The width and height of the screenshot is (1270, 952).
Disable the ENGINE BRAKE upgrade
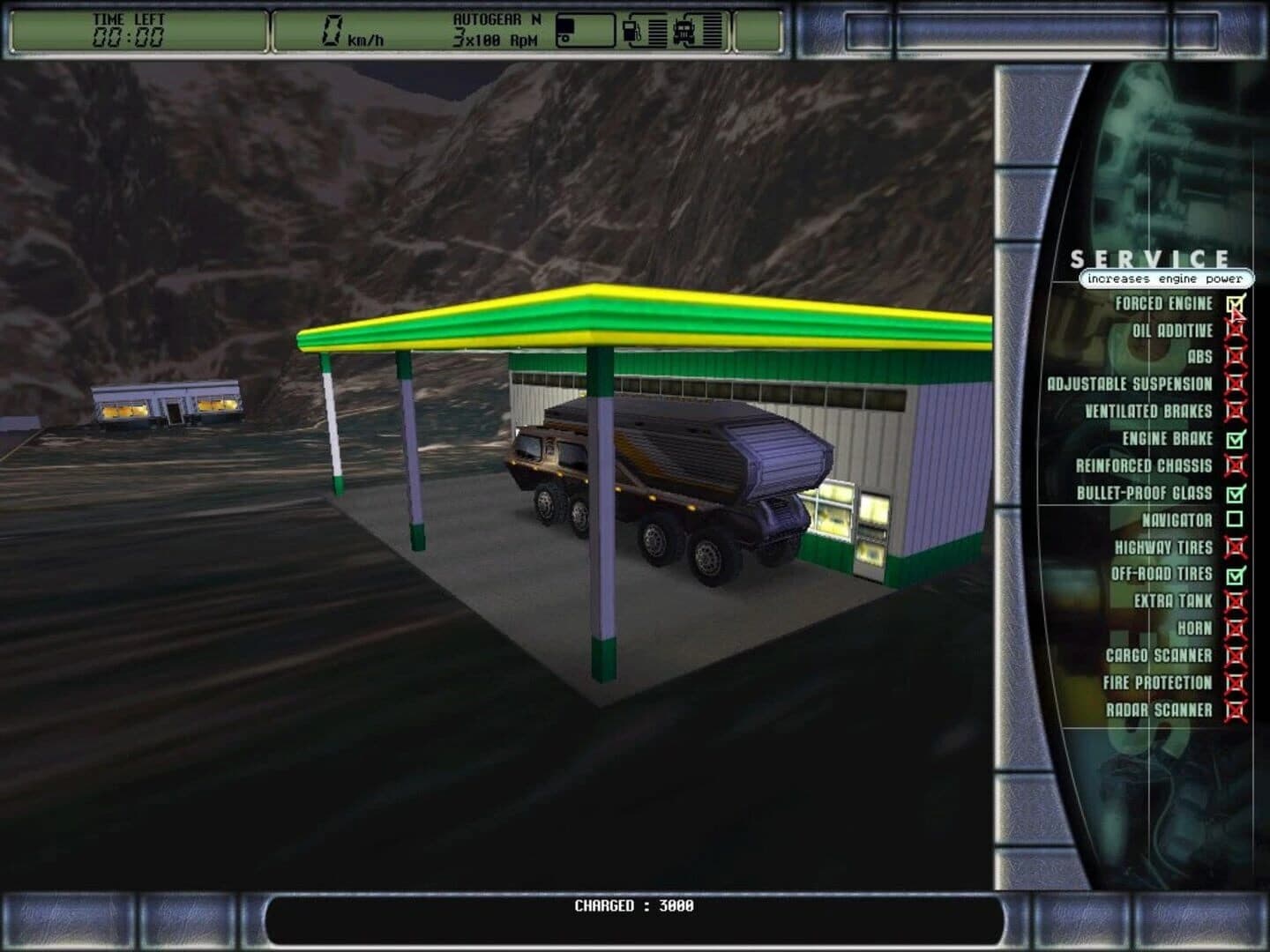(1234, 439)
